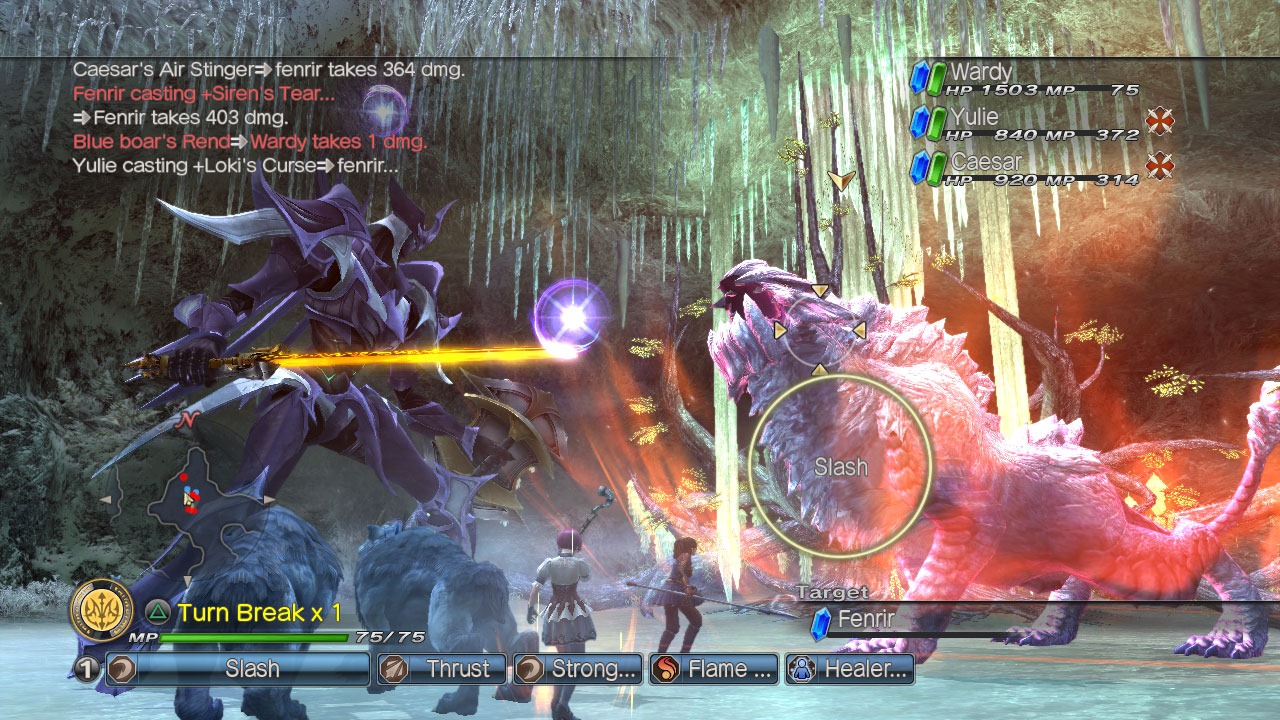Image resolution: width=1280 pixels, height=720 pixels.
Task: Click the circular Slash action gauge
Action: [840, 466]
